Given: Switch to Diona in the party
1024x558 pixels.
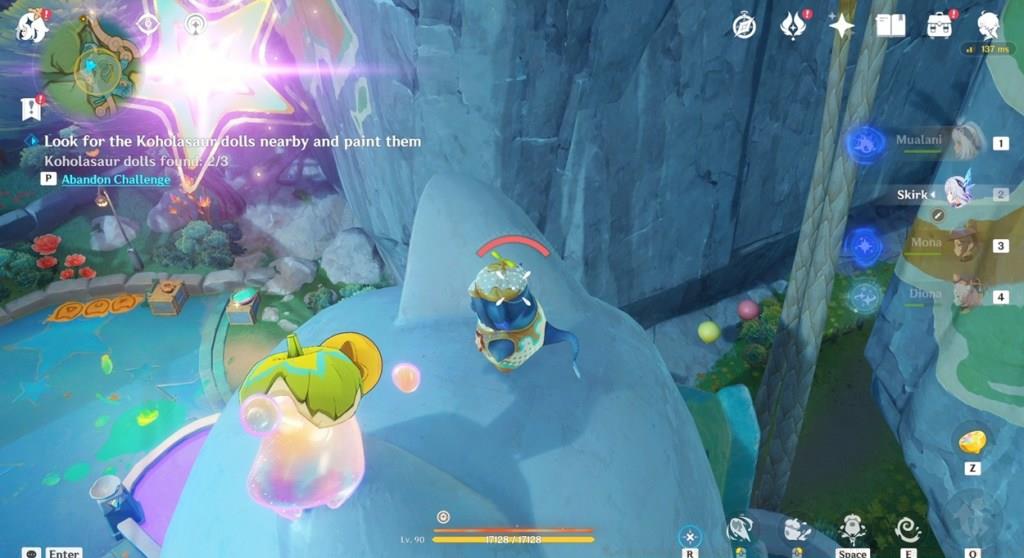Looking at the screenshot, I should tap(966, 295).
